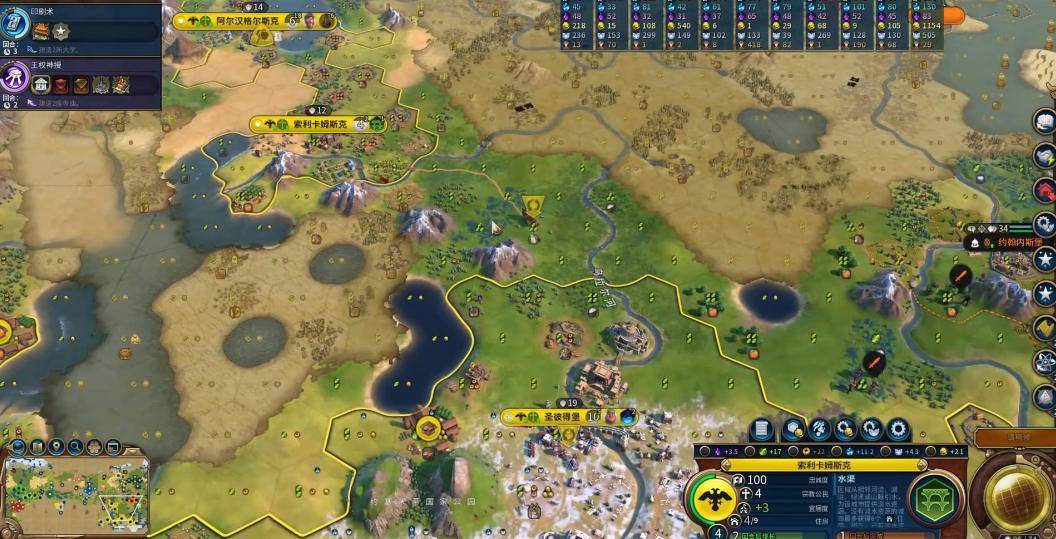Click the aqueduct (水渠) production icon
The width and height of the screenshot is (1056, 539).
tap(936, 497)
